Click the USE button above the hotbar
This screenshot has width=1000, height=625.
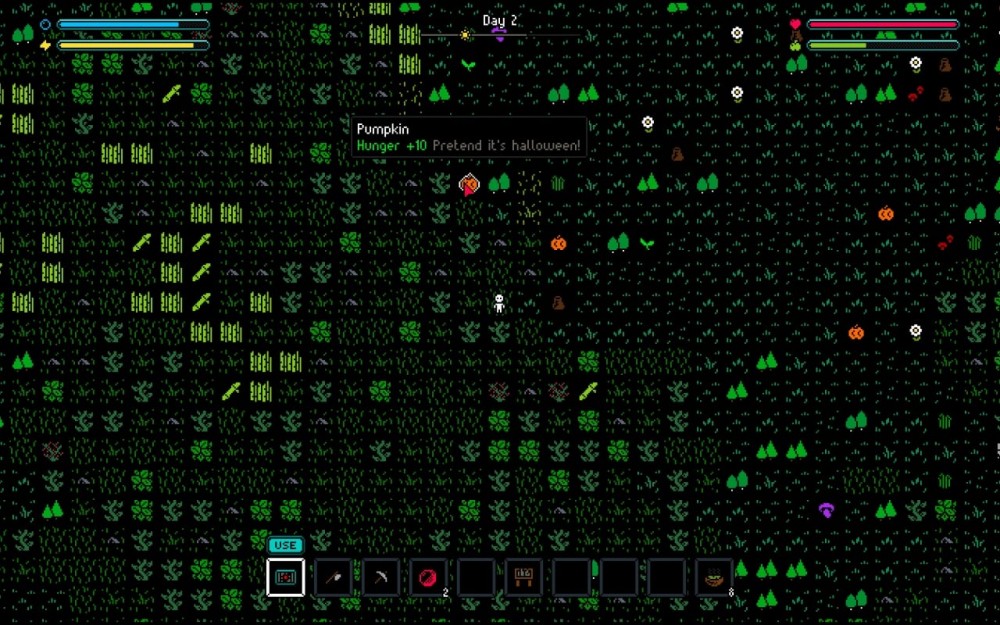pos(285,545)
